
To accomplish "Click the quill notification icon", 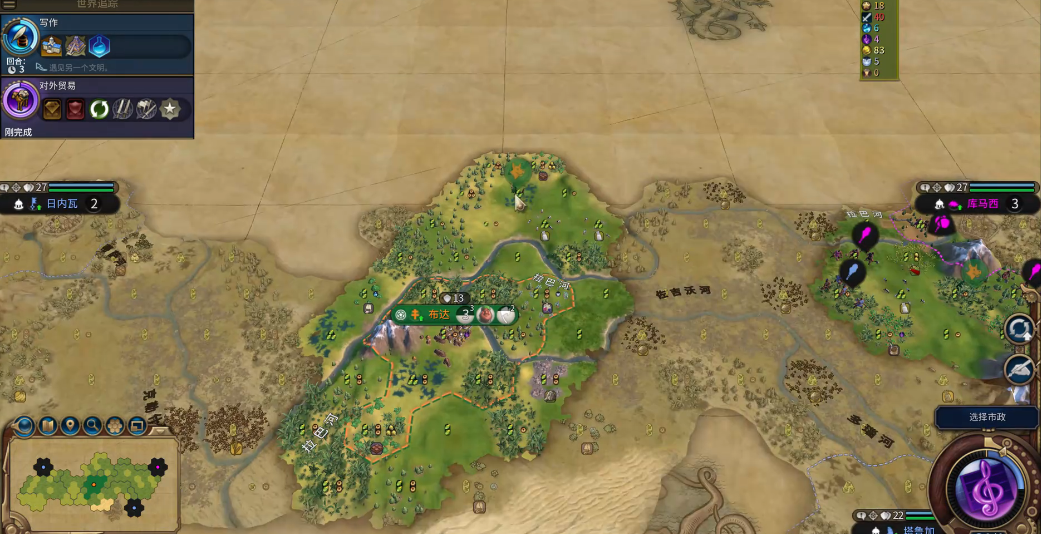I will click(1019, 369).
